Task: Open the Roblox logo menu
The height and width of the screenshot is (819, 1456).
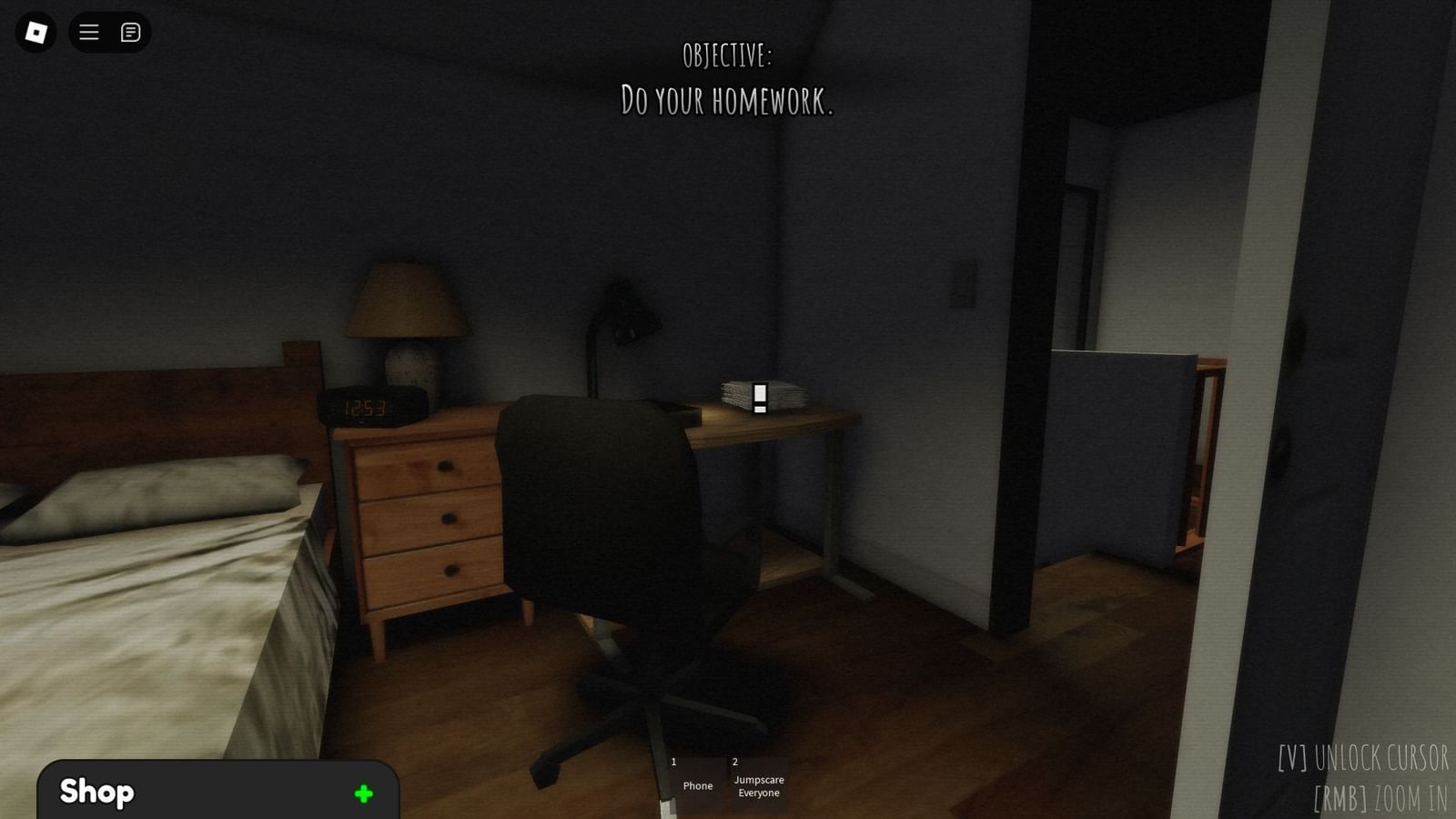Action: click(34, 33)
